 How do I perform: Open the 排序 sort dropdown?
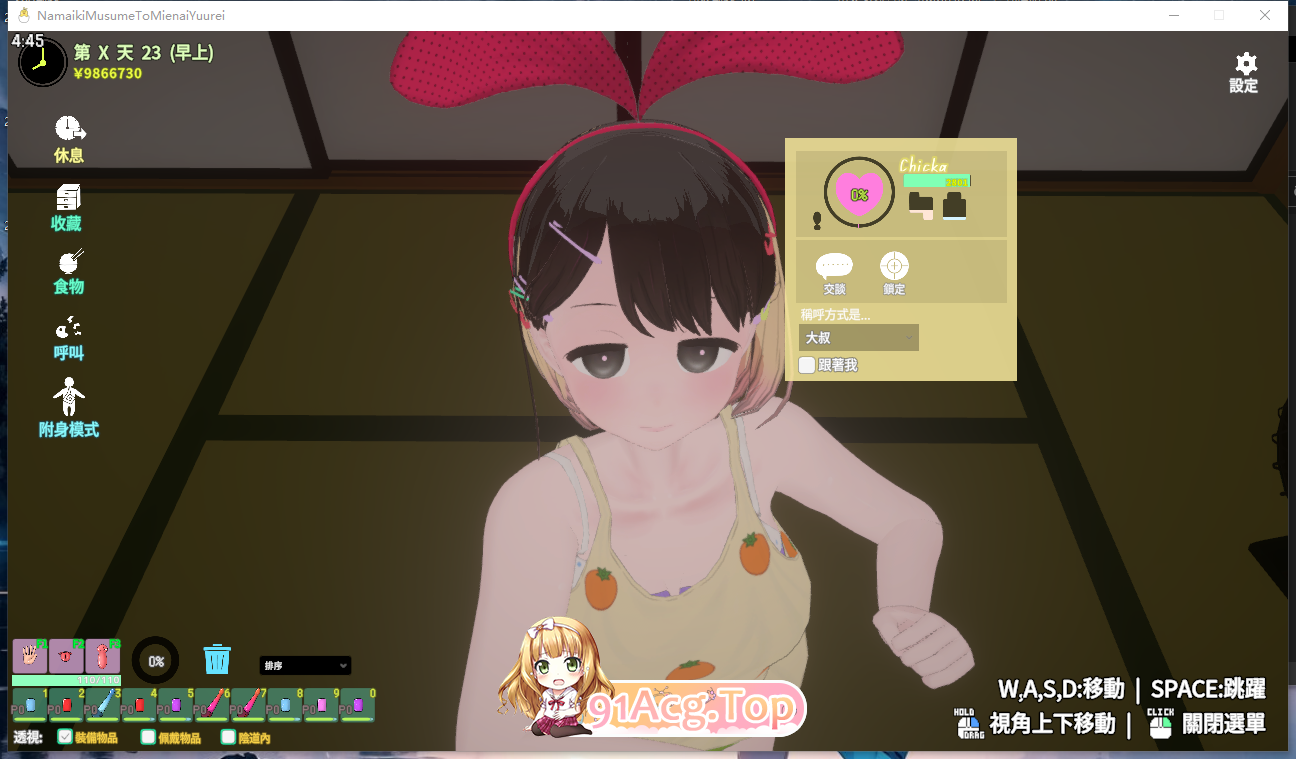tap(305, 665)
